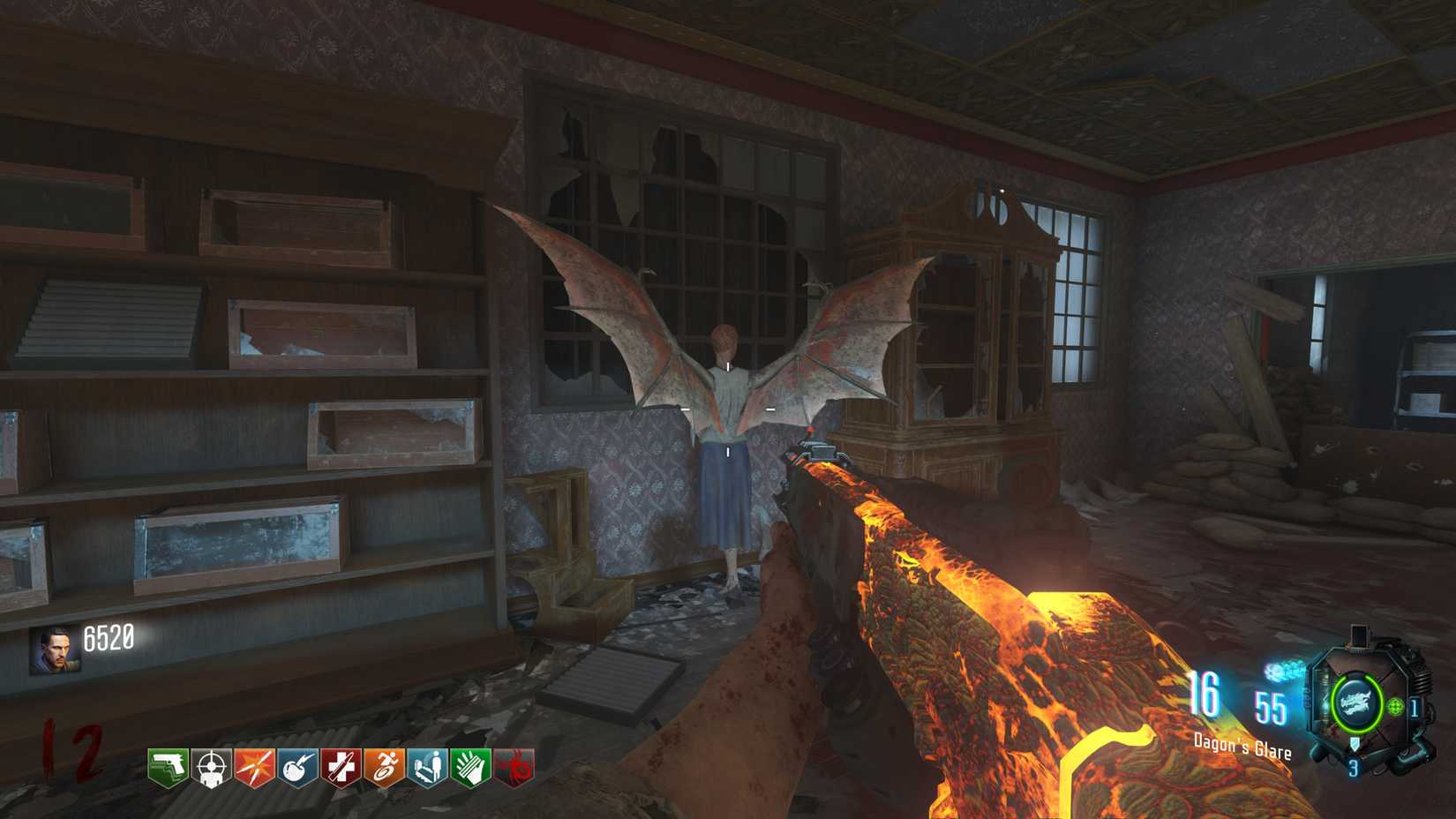Screen dimensions: 1456x819
Task: Click the dragon emblem on the Dragon Strike gadget
Action: (x=1356, y=703)
